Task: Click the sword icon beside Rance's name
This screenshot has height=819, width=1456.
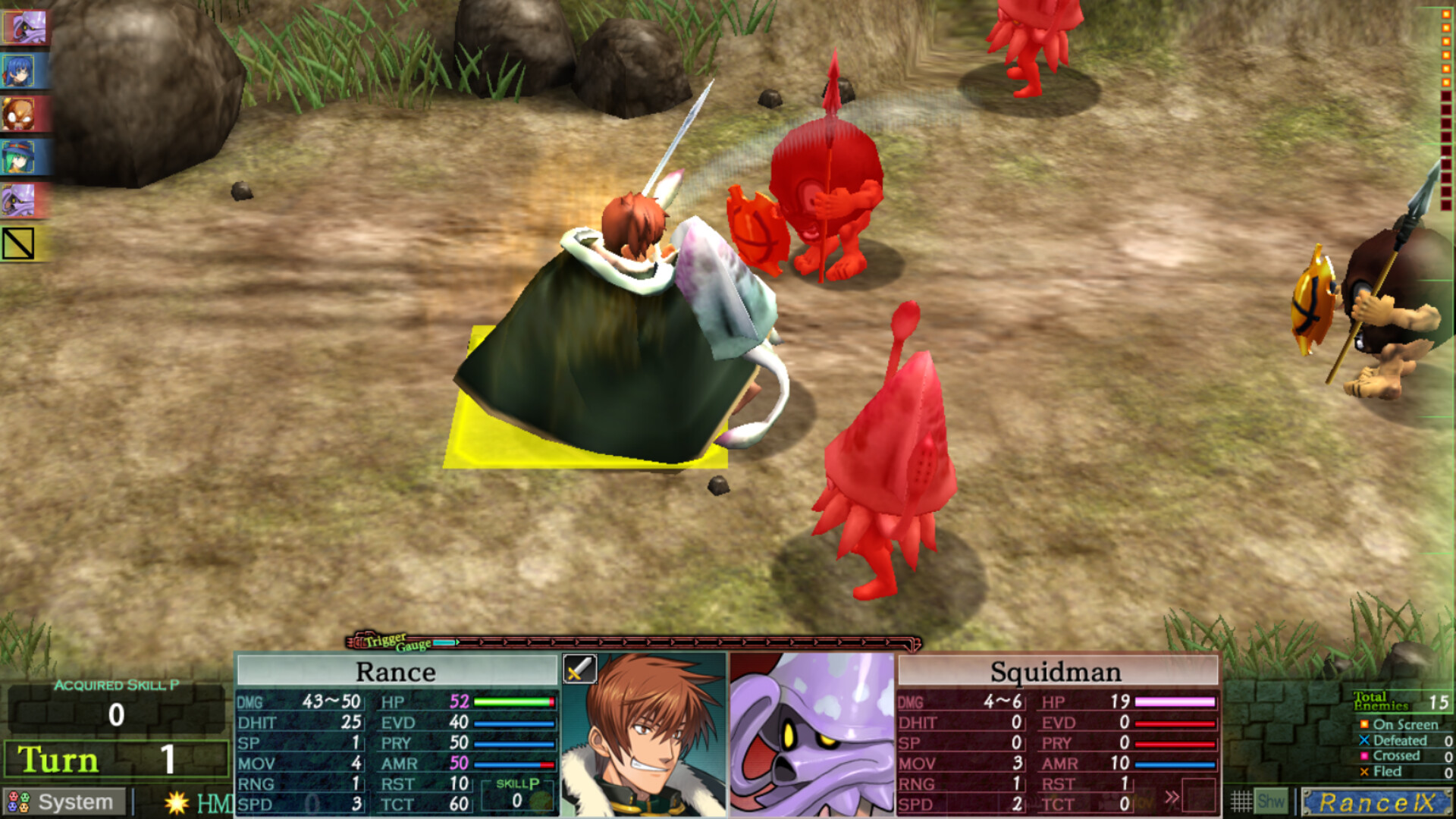Action: coord(579,670)
